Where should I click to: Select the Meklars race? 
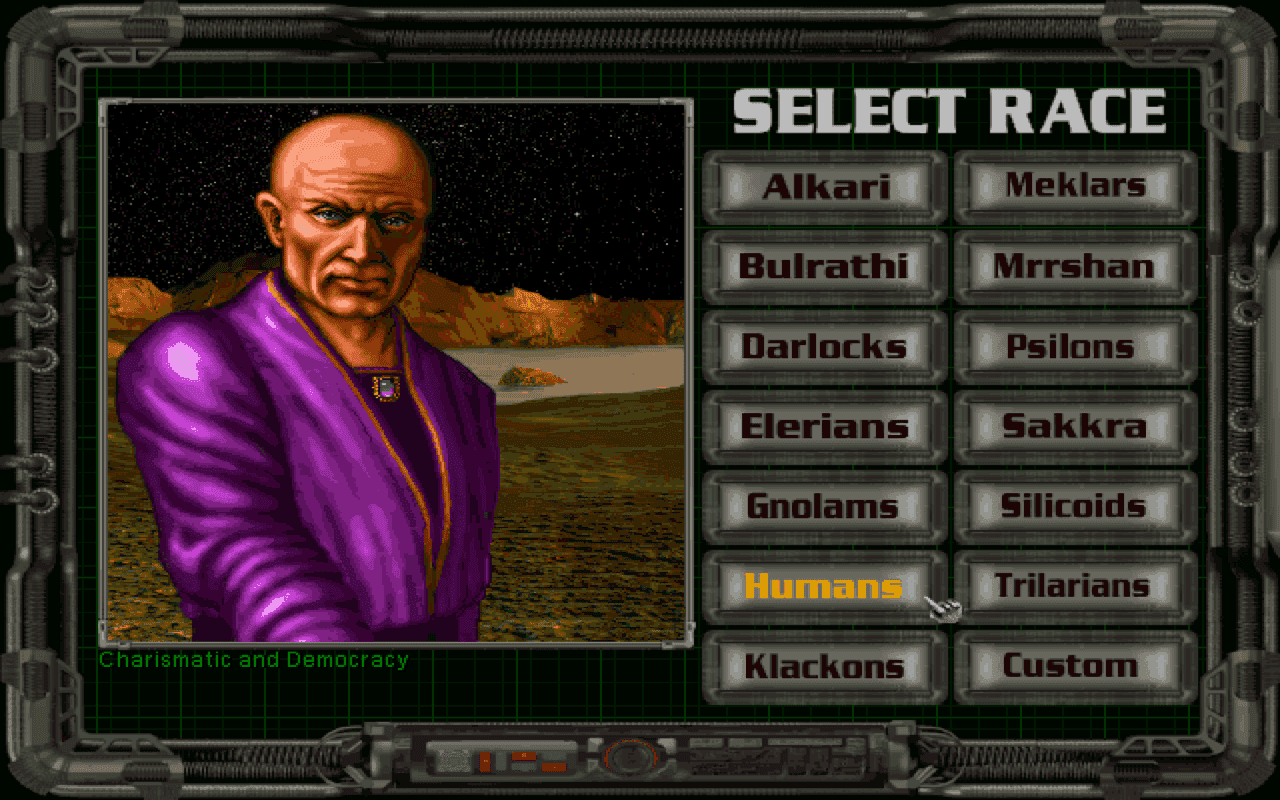(1075, 185)
